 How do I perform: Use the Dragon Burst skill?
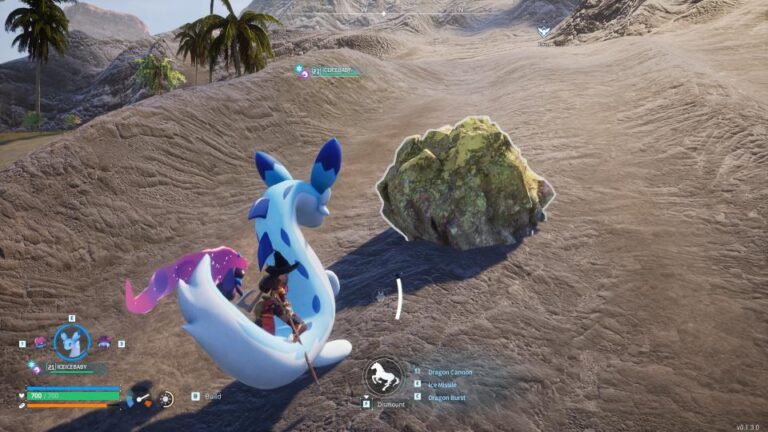(446, 397)
